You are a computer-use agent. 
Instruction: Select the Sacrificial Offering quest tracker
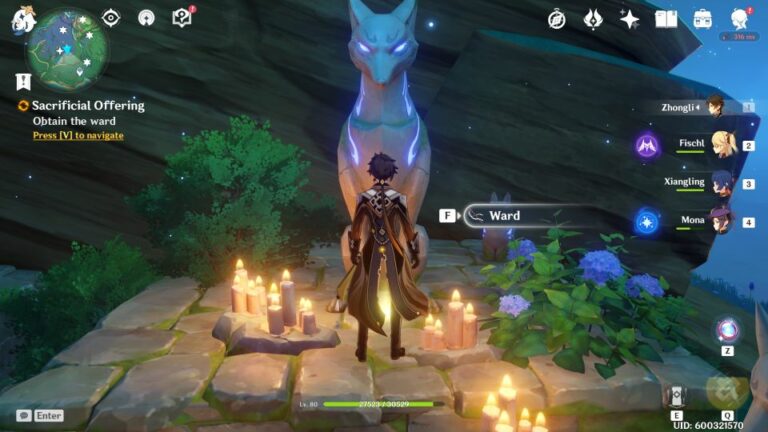(87, 105)
